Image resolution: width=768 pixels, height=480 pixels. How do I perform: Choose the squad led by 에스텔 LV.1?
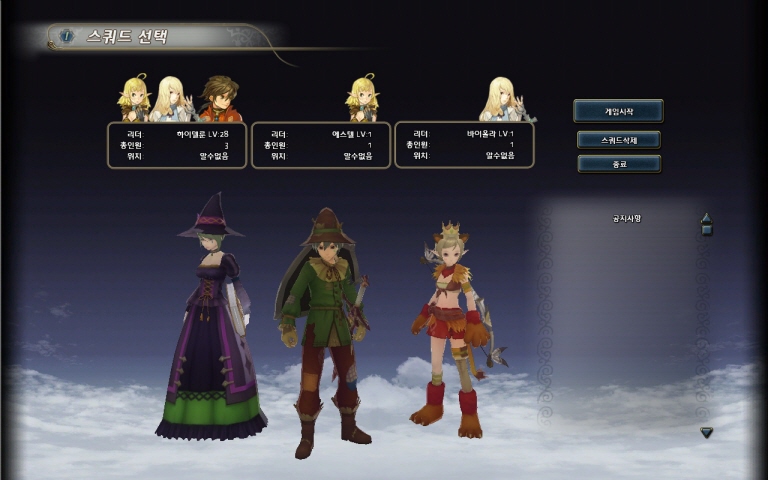321,145
